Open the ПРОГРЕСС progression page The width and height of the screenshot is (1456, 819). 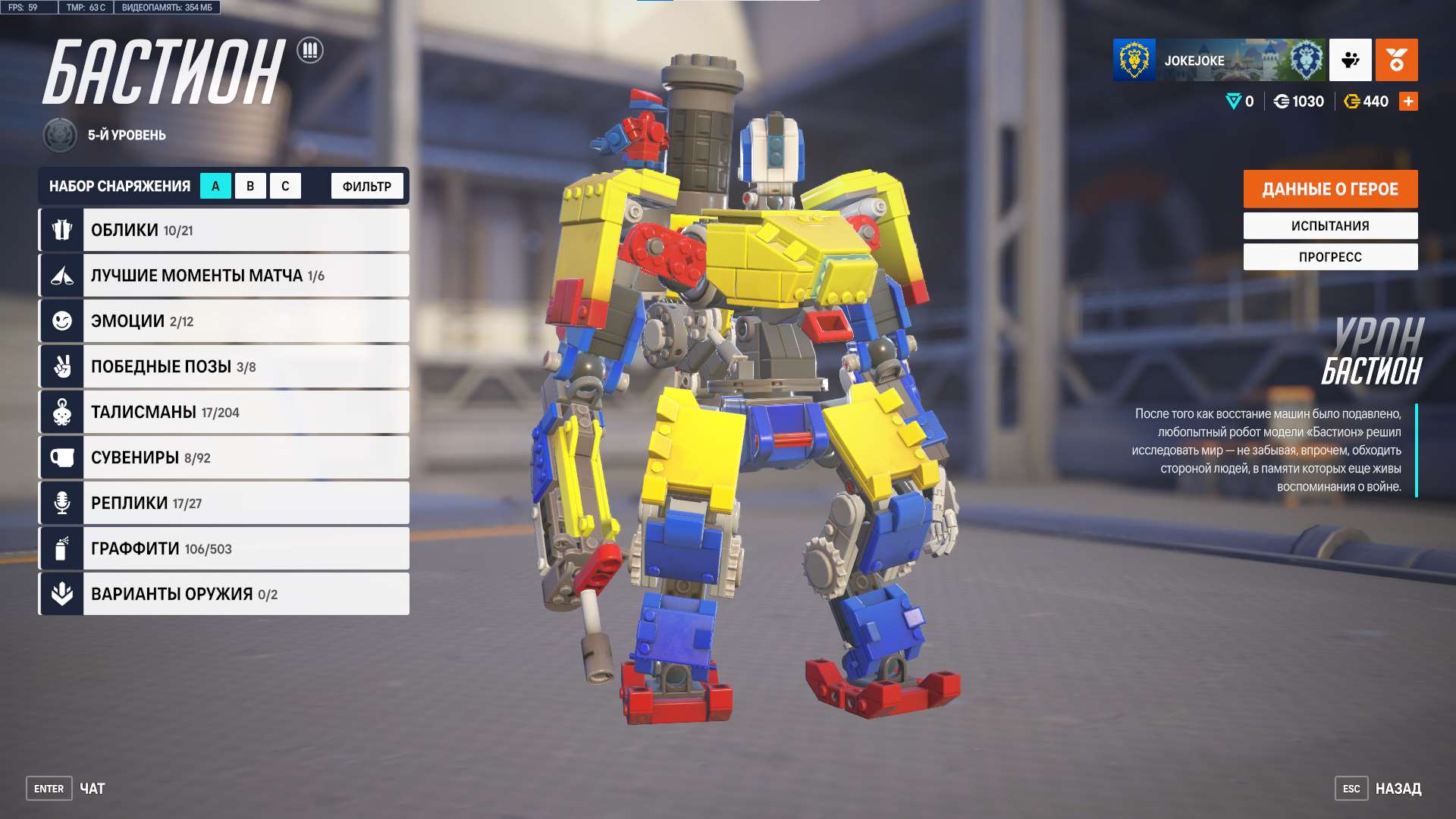pos(1330,256)
